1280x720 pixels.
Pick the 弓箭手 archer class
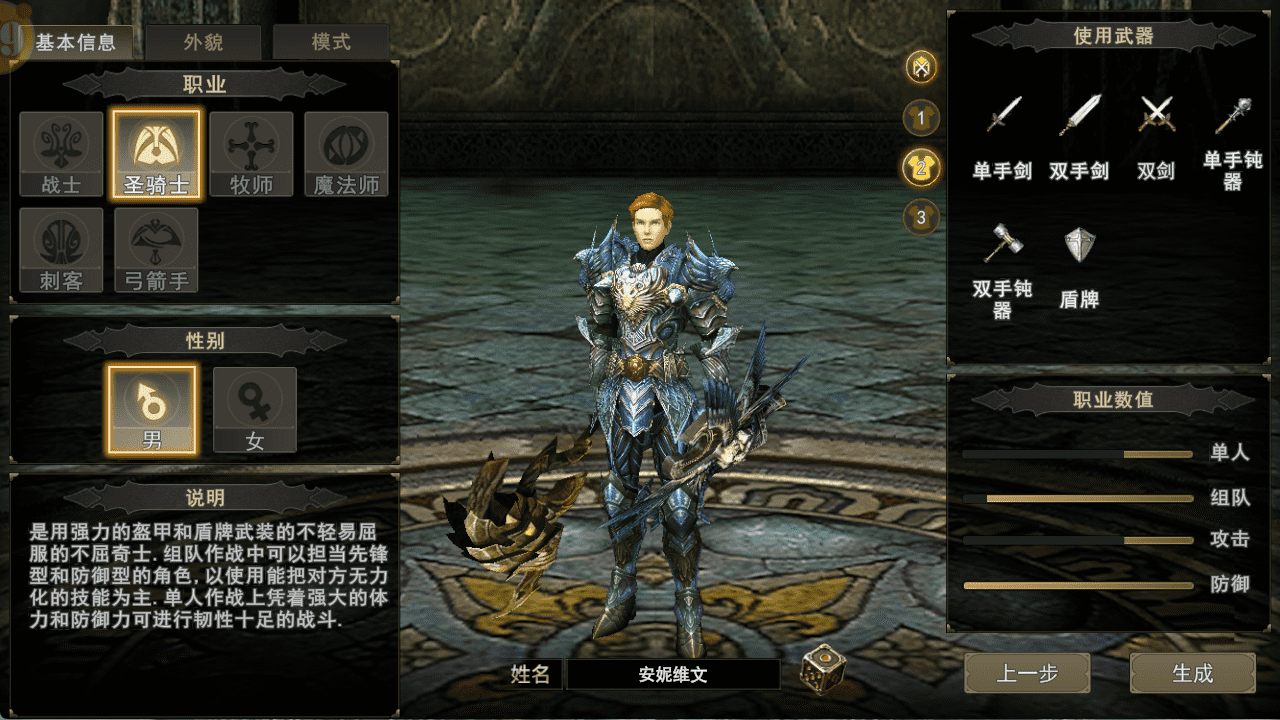(156, 250)
